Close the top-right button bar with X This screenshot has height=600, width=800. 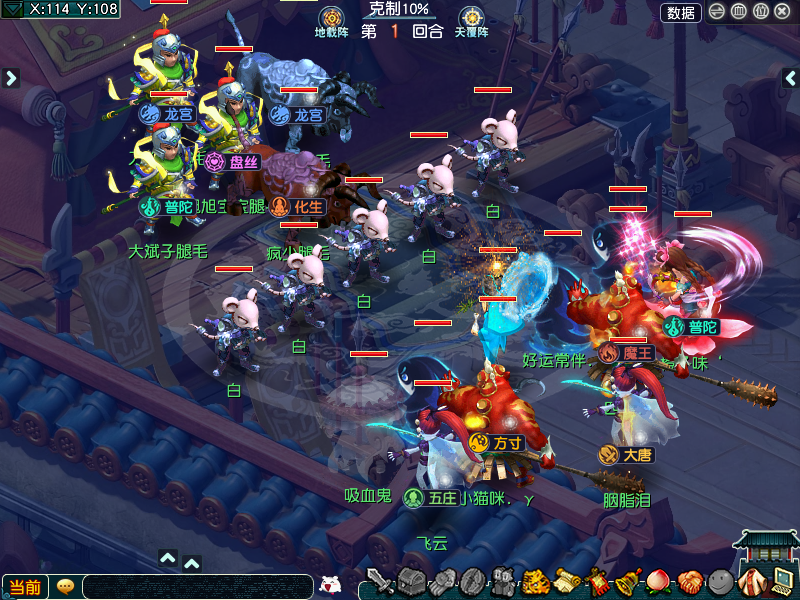coord(781,12)
